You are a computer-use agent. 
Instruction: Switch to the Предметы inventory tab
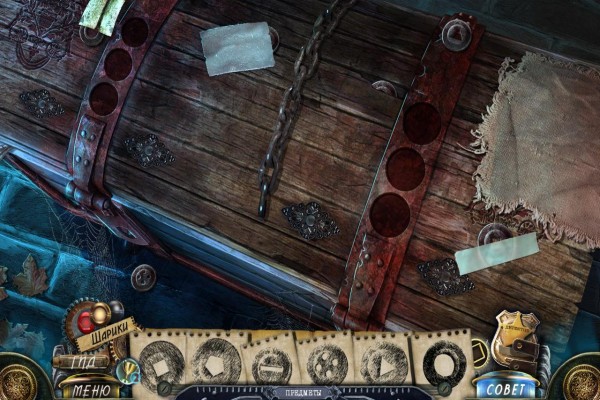pos(301,391)
